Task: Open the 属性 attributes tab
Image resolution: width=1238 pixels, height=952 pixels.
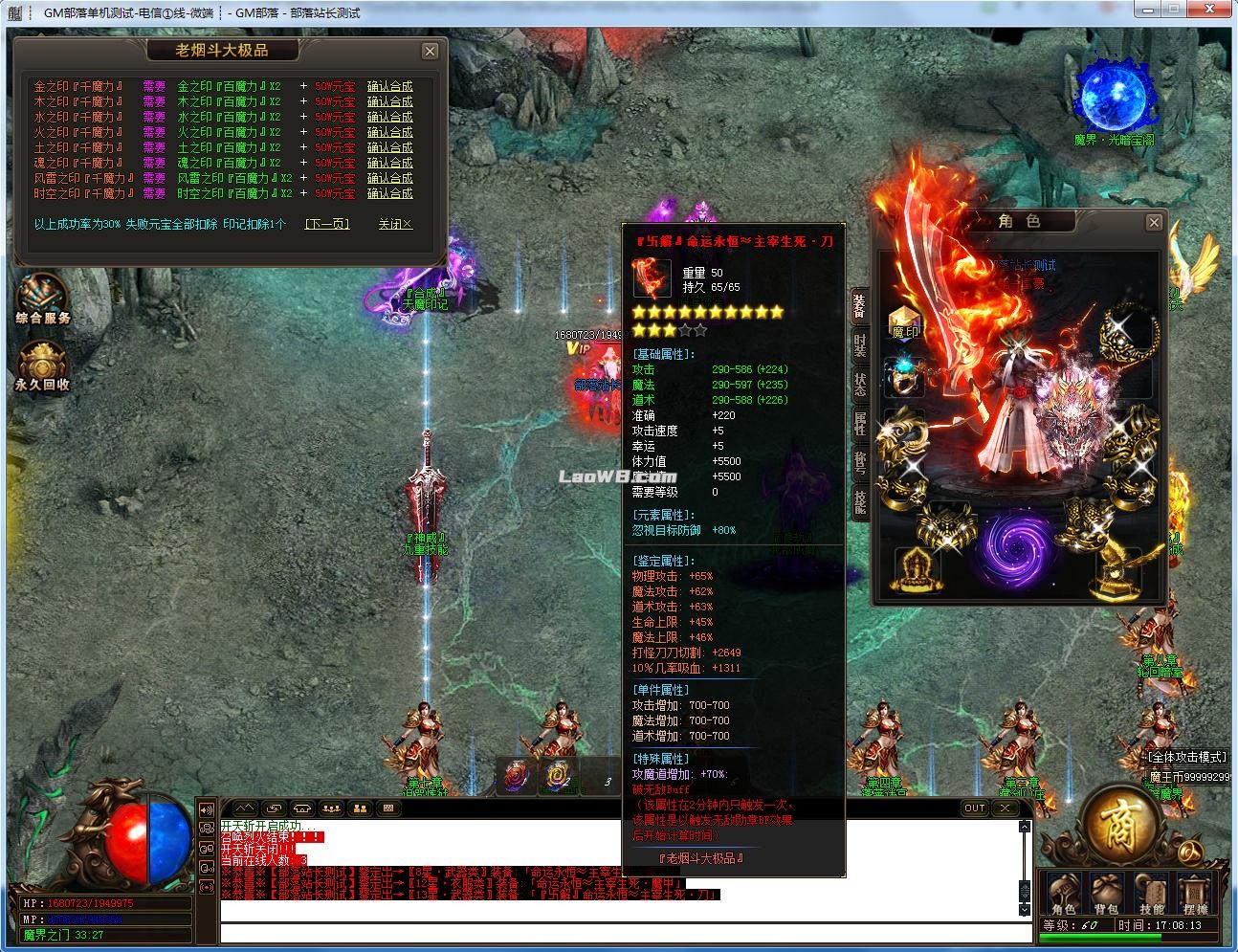Action: 859,423
